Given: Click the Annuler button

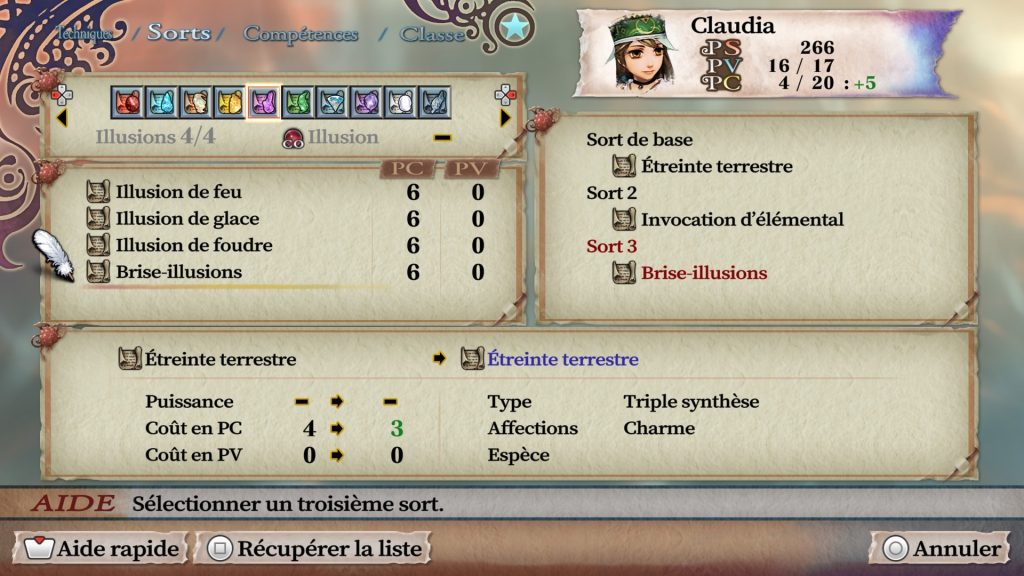Looking at the screenshot, I should 942,548.
